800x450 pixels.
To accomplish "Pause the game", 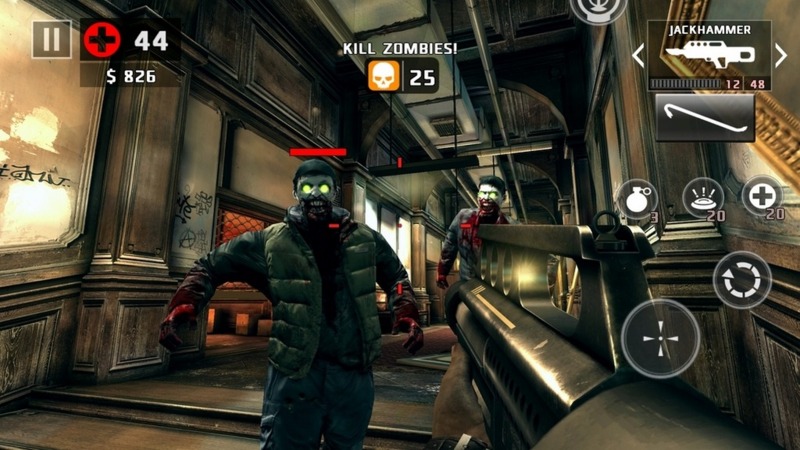I will point(51,40).
